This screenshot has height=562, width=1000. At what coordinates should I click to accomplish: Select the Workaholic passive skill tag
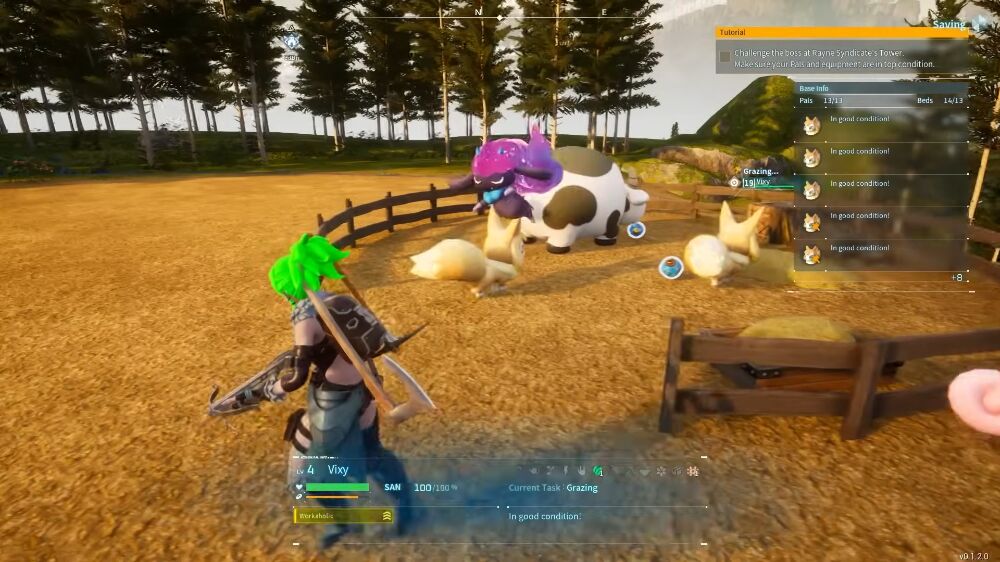click(343, 516)
